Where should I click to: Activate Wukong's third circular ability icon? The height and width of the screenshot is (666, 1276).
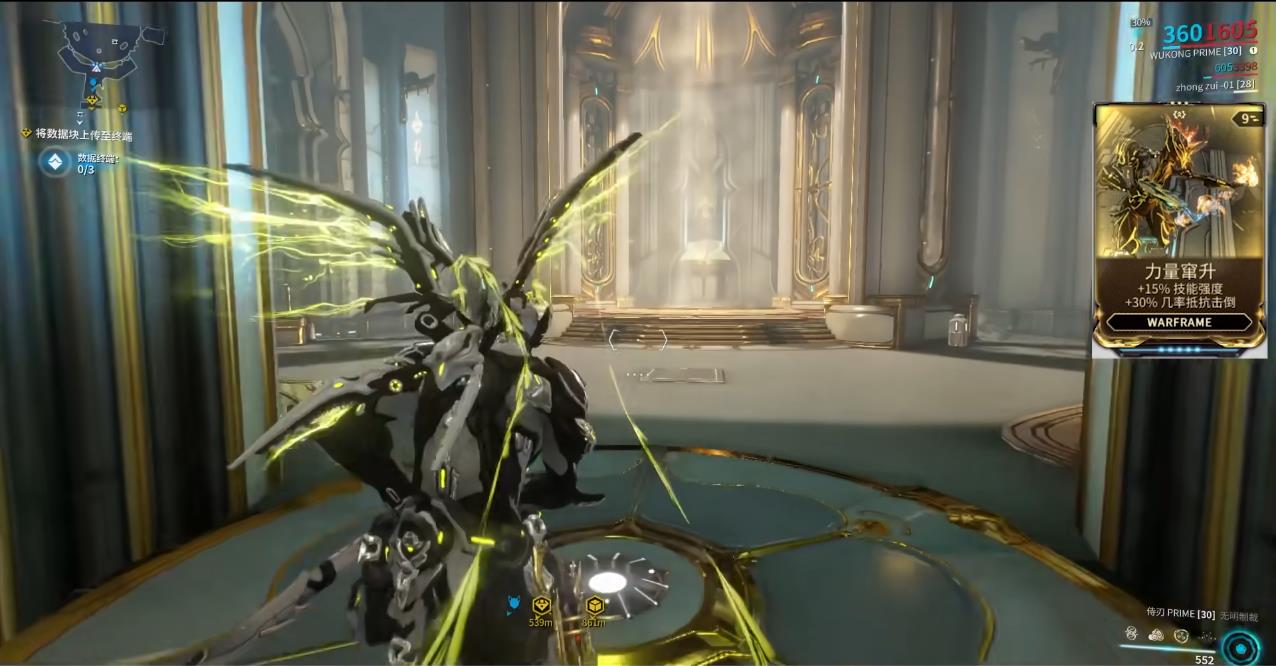pyautogui.click(x=1181, y=634)
